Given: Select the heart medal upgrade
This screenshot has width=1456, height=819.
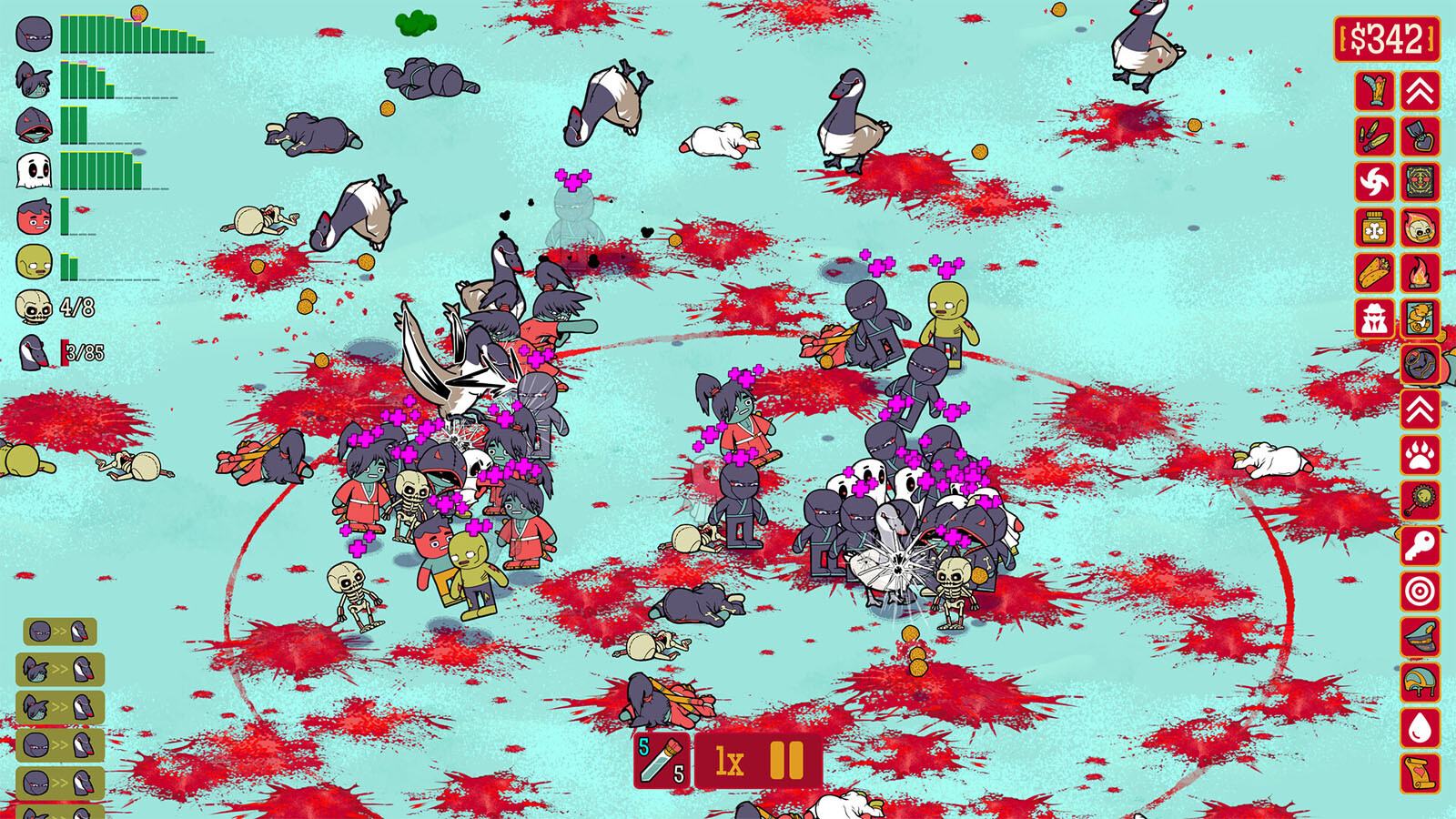Looking at the screenshot, I should (x=1421, y=136).
